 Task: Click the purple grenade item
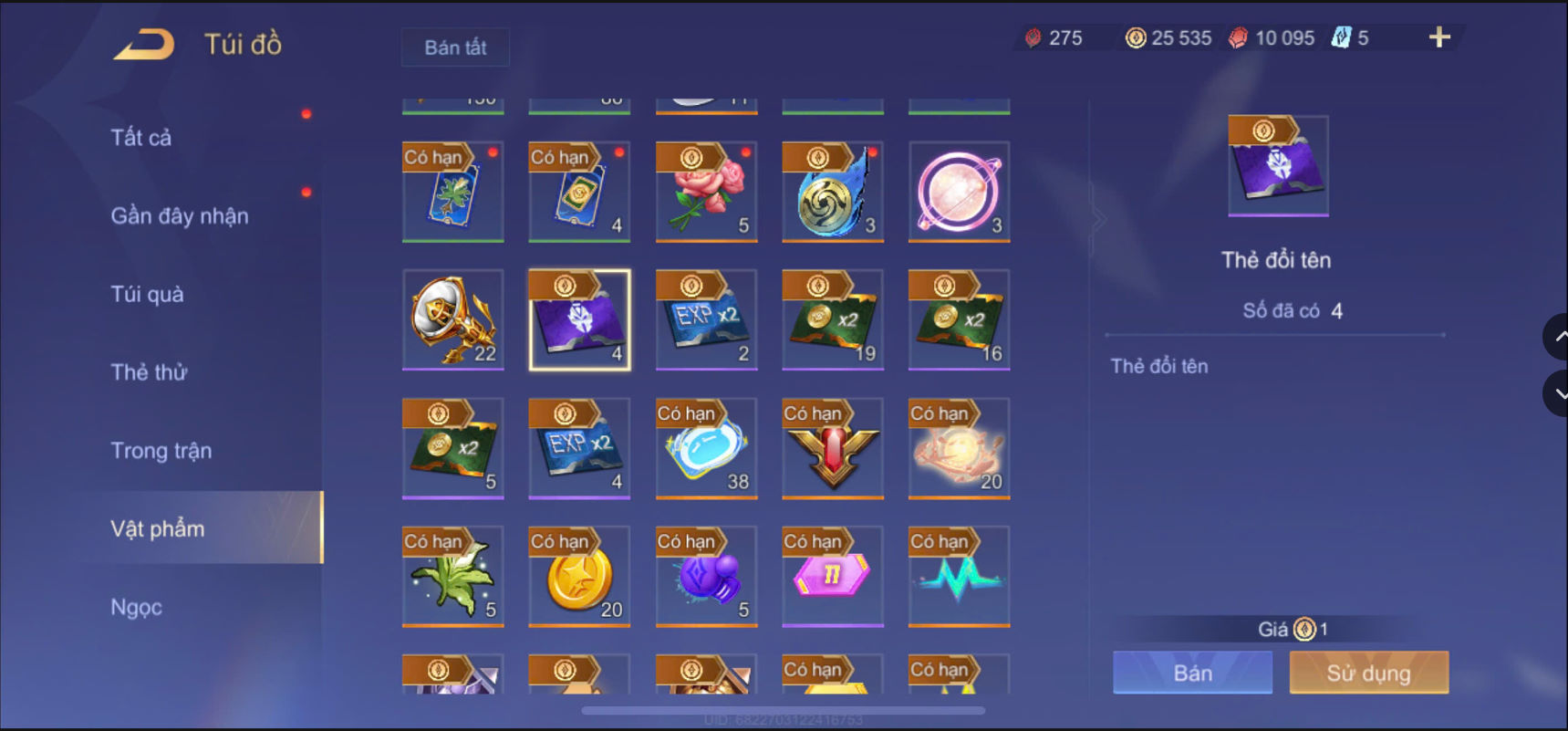[705, 577]
